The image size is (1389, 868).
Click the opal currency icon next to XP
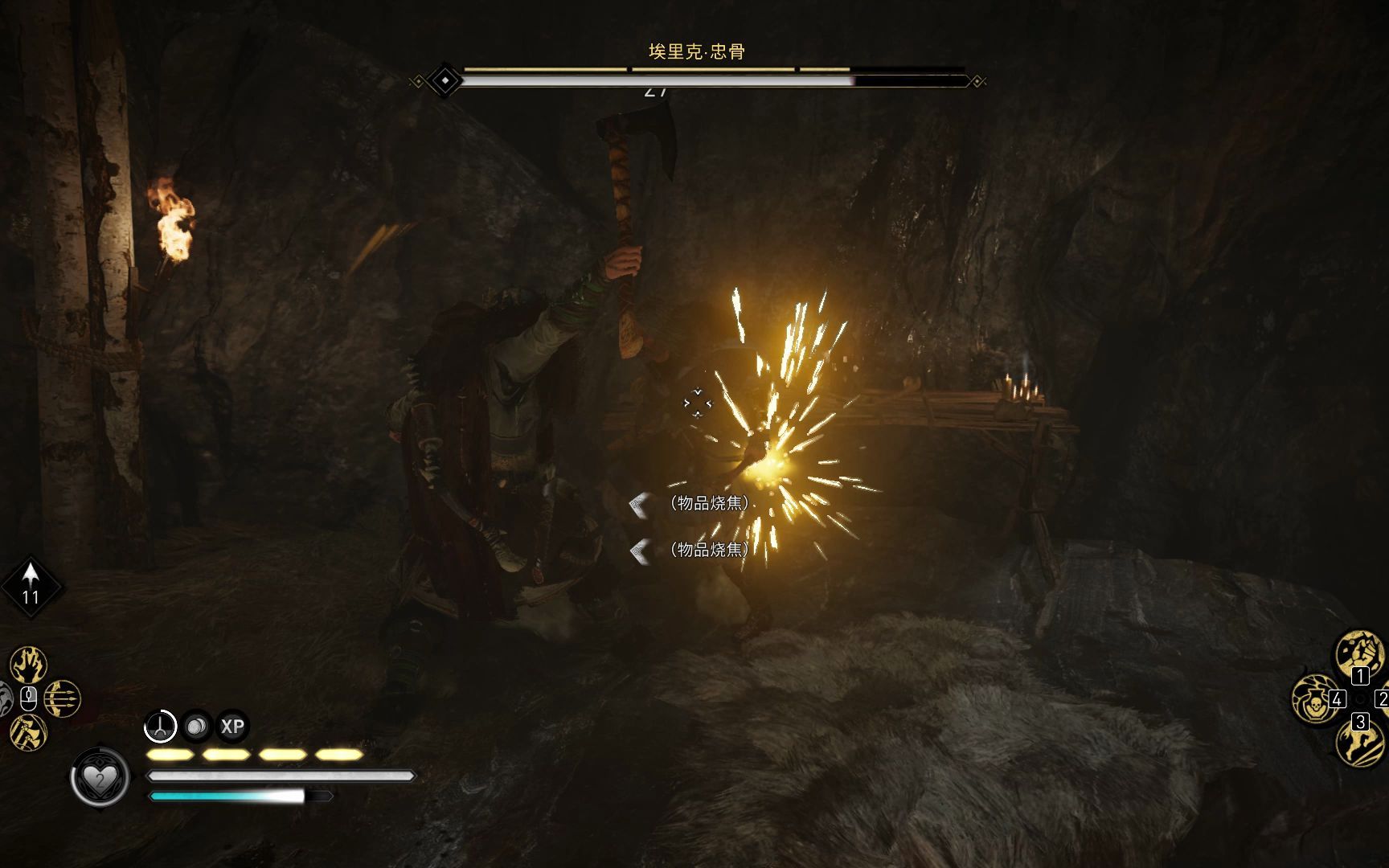tap(195, 725)
